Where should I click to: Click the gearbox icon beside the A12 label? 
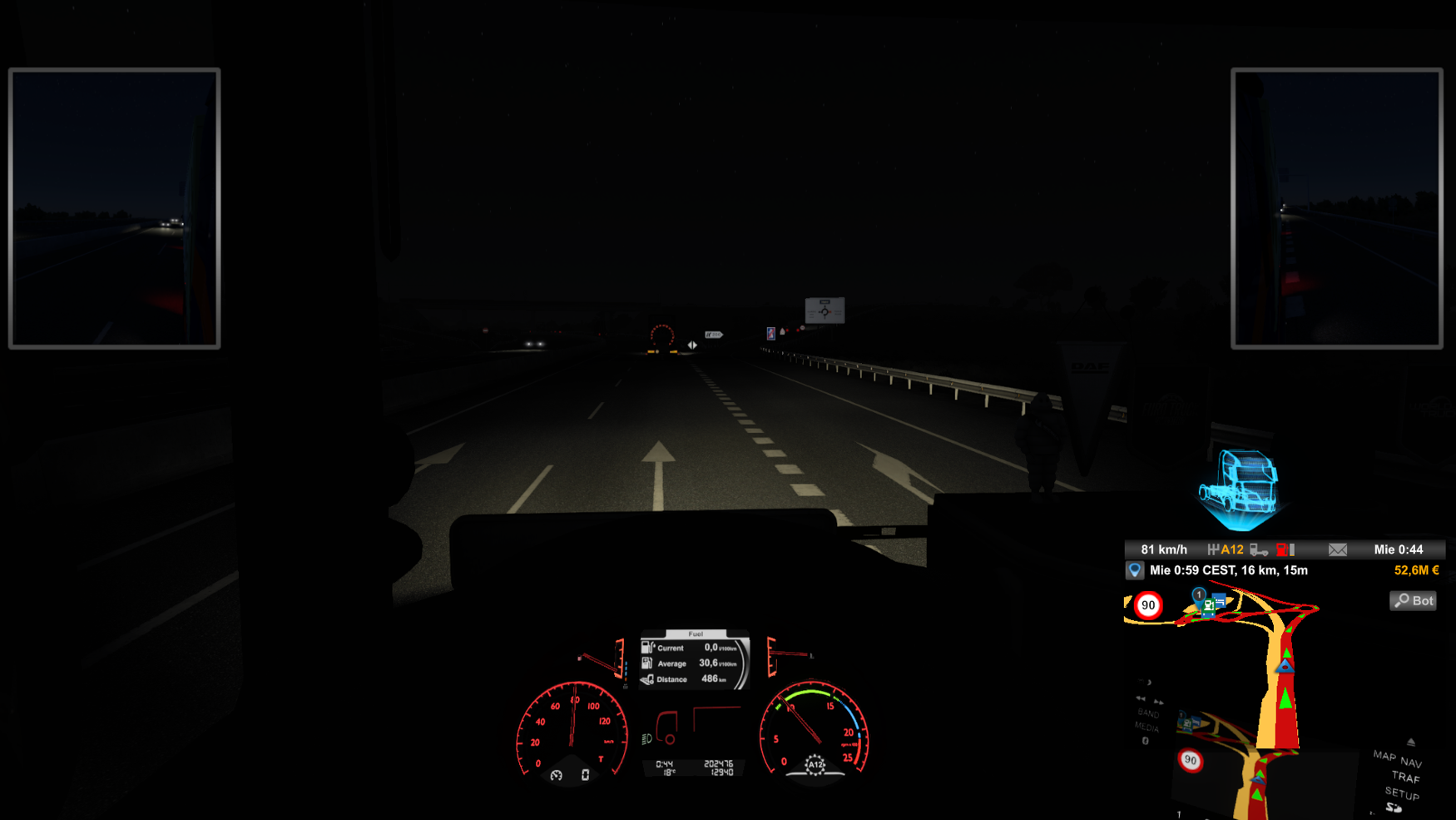(1214, 549)
